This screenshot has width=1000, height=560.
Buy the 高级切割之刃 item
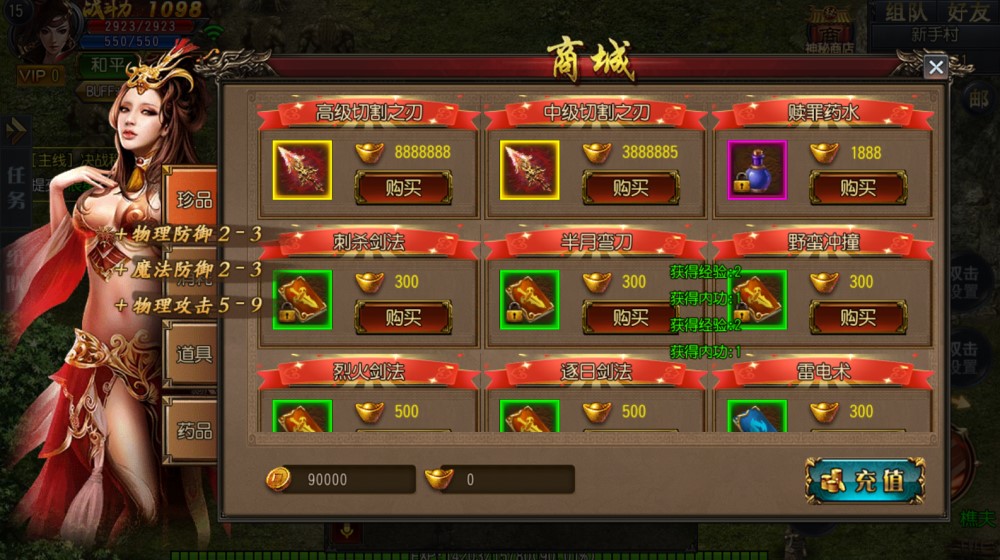click(403, 187)
